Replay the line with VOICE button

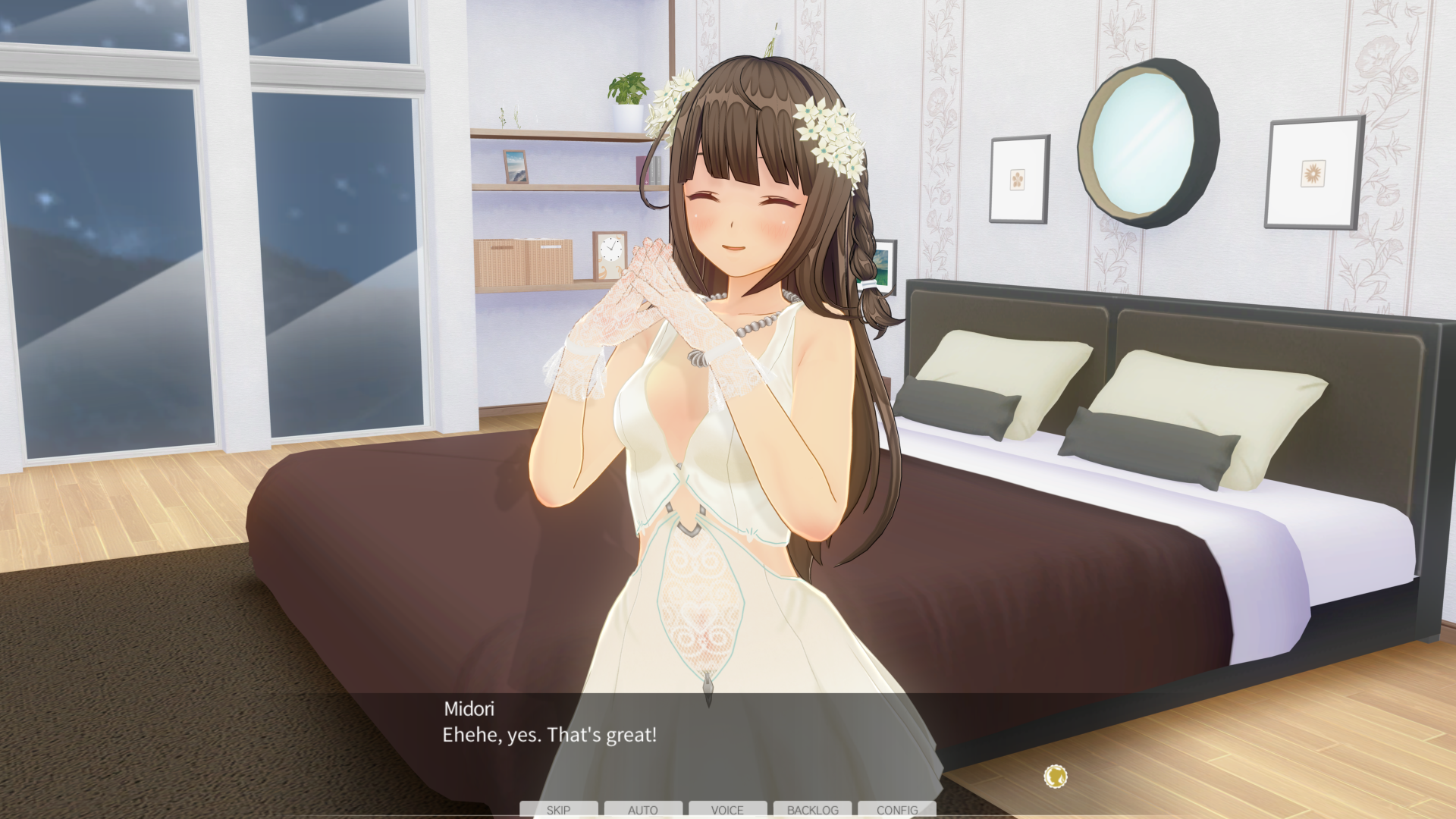pyautogui.click(x=727, y=809)
